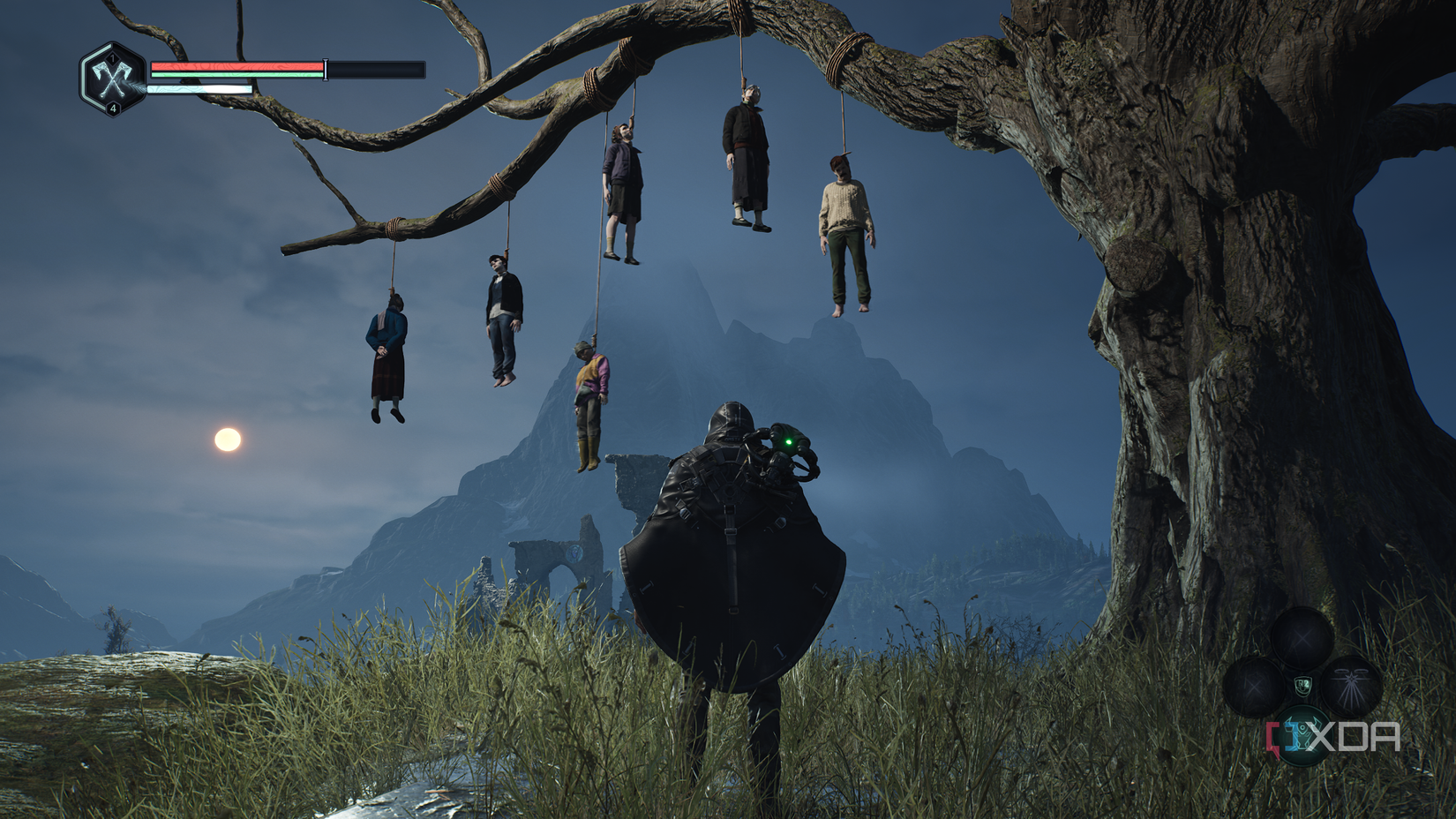Choose the highlighted teal armor ability slot
Image resolution: width=1456 pixels, height=819 pixels.
(1302, 735)
